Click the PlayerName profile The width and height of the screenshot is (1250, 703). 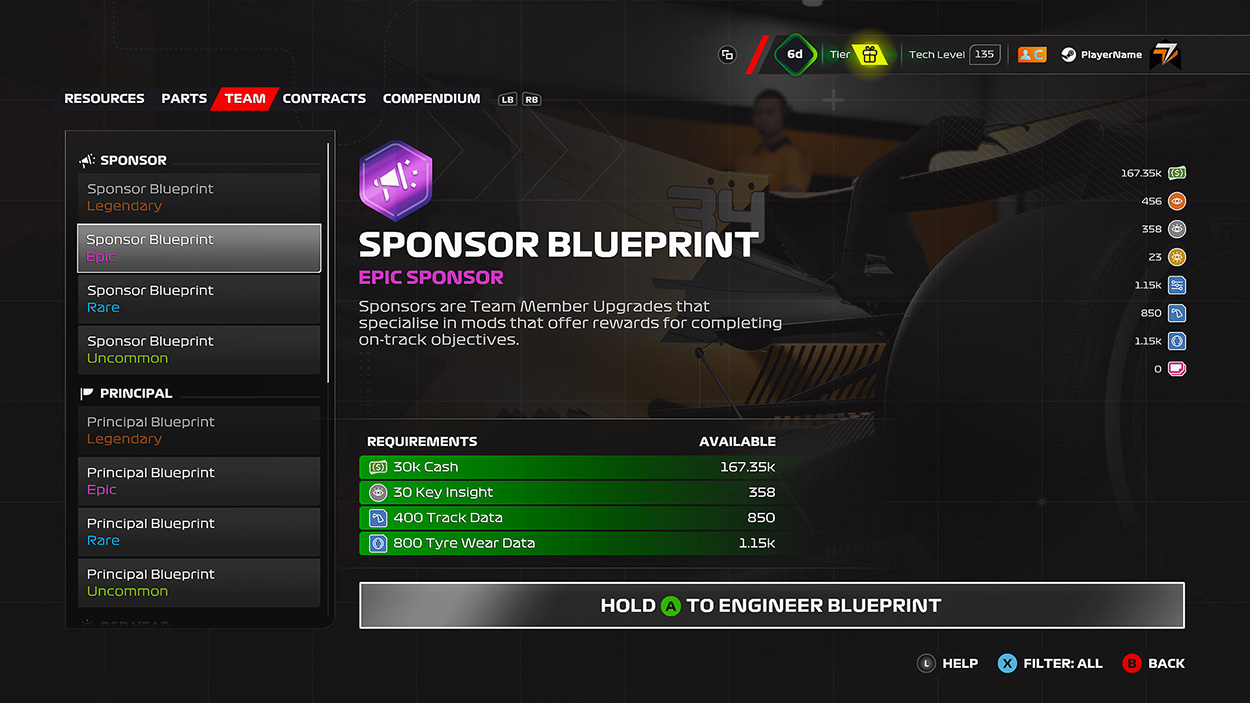point(1110,55)
